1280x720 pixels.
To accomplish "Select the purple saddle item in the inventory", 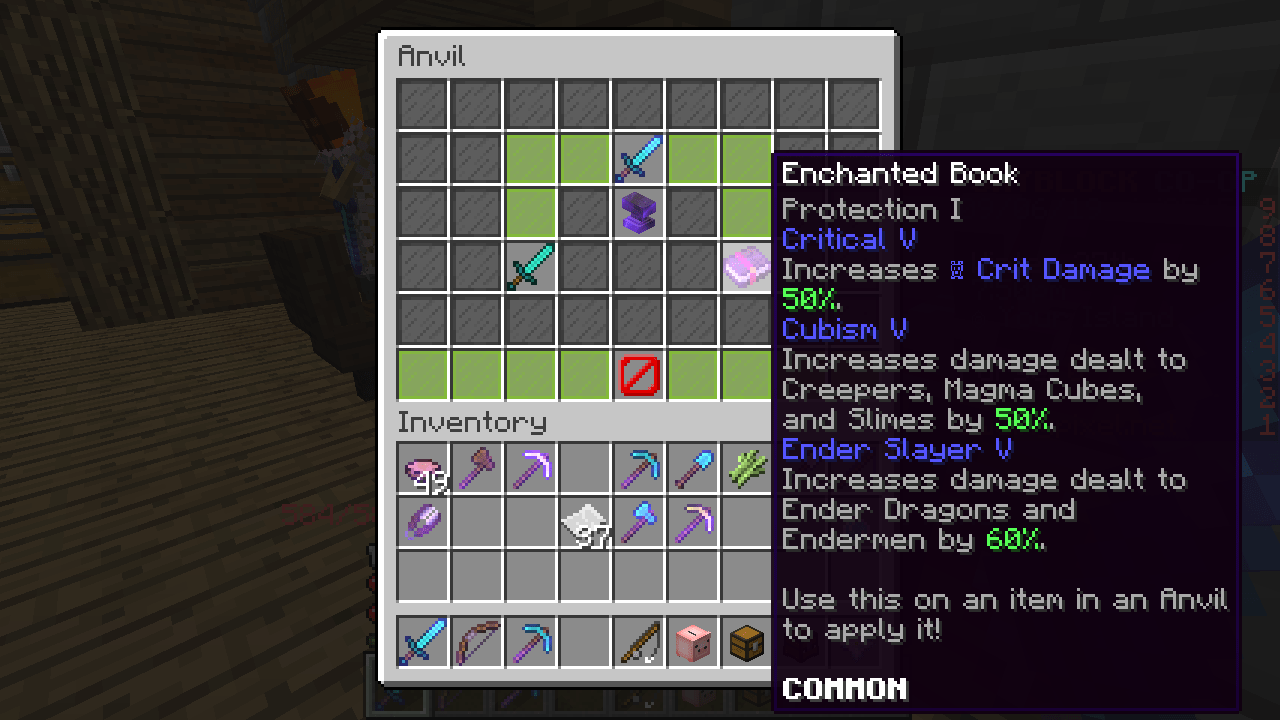I will 423,524.
